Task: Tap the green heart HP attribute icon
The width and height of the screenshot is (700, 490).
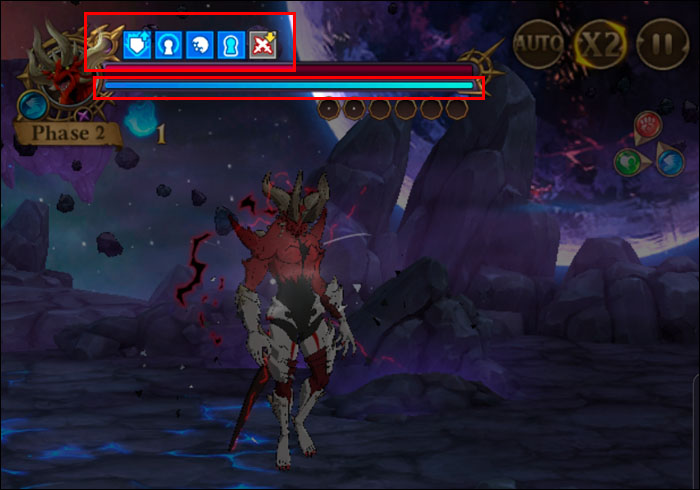Action: click(627, 161)
